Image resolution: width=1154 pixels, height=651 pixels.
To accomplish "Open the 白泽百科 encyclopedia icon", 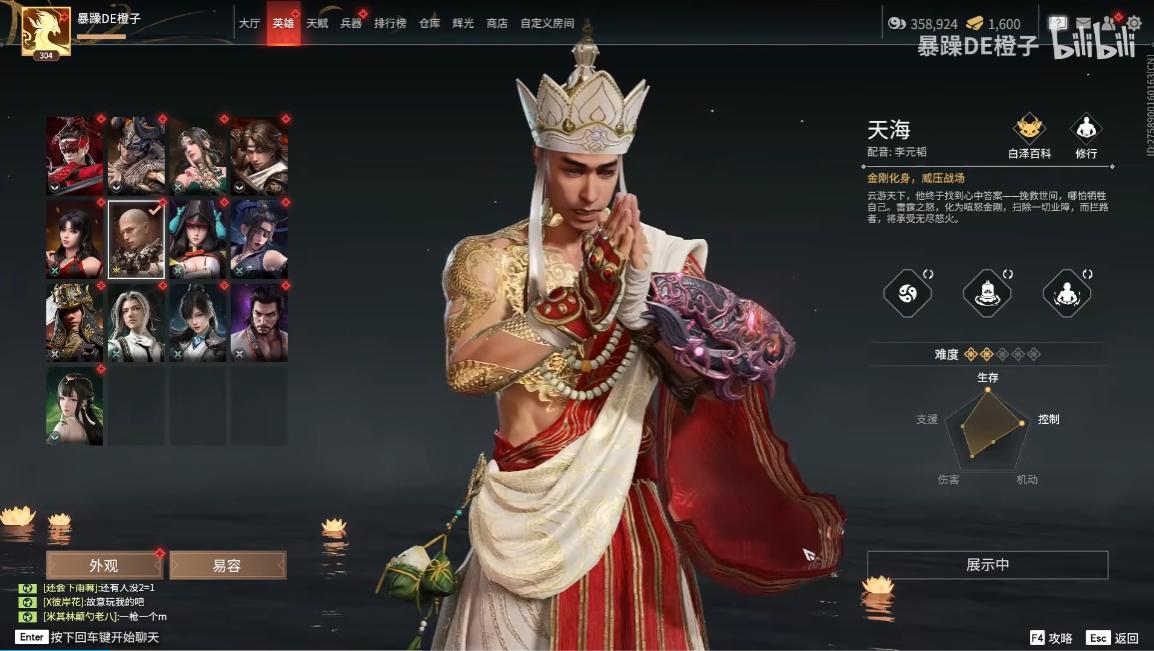I will 1029,135.
